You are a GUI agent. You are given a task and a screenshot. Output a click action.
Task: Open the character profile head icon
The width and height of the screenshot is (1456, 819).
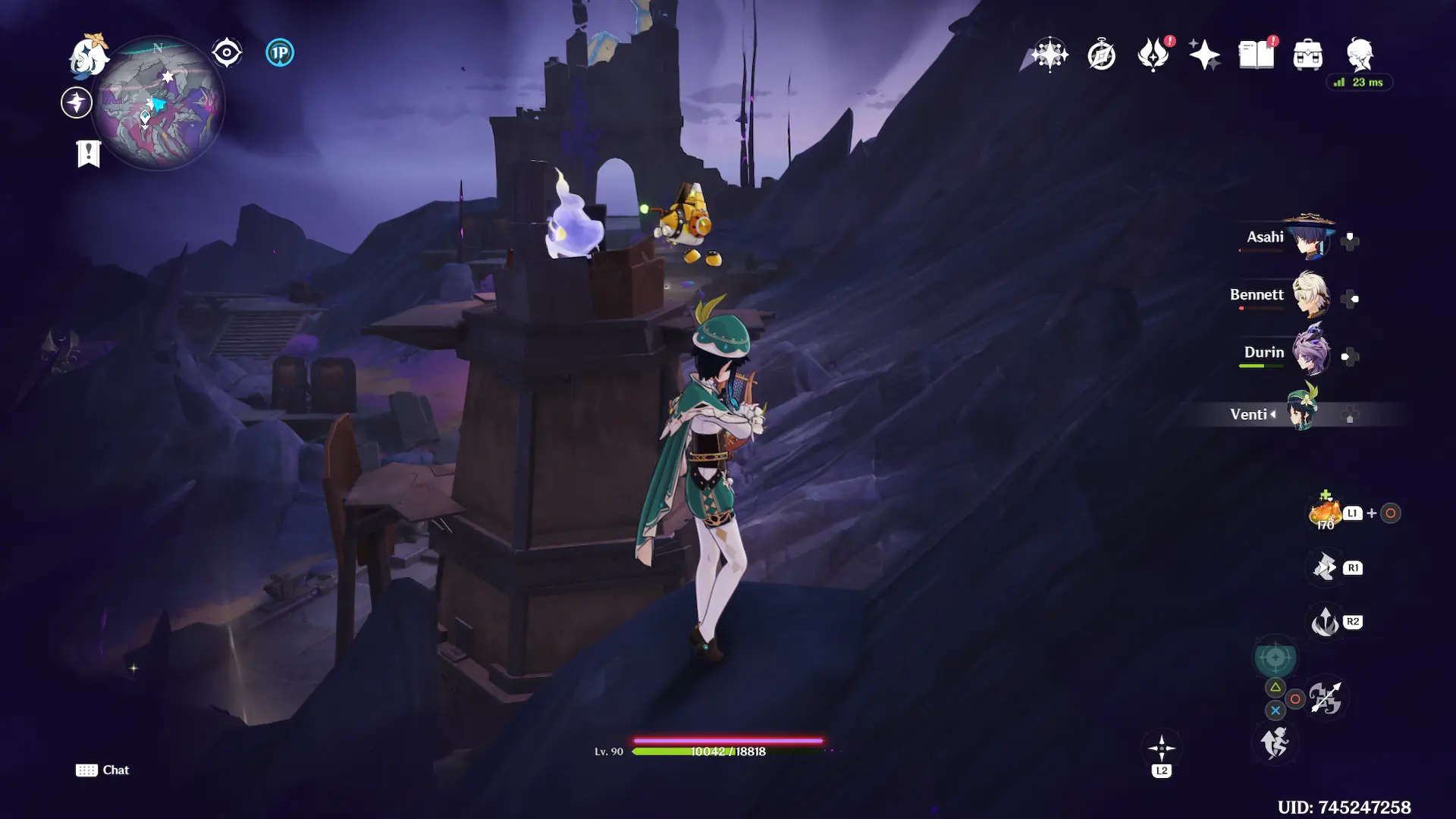click(x=1360, y=55)
